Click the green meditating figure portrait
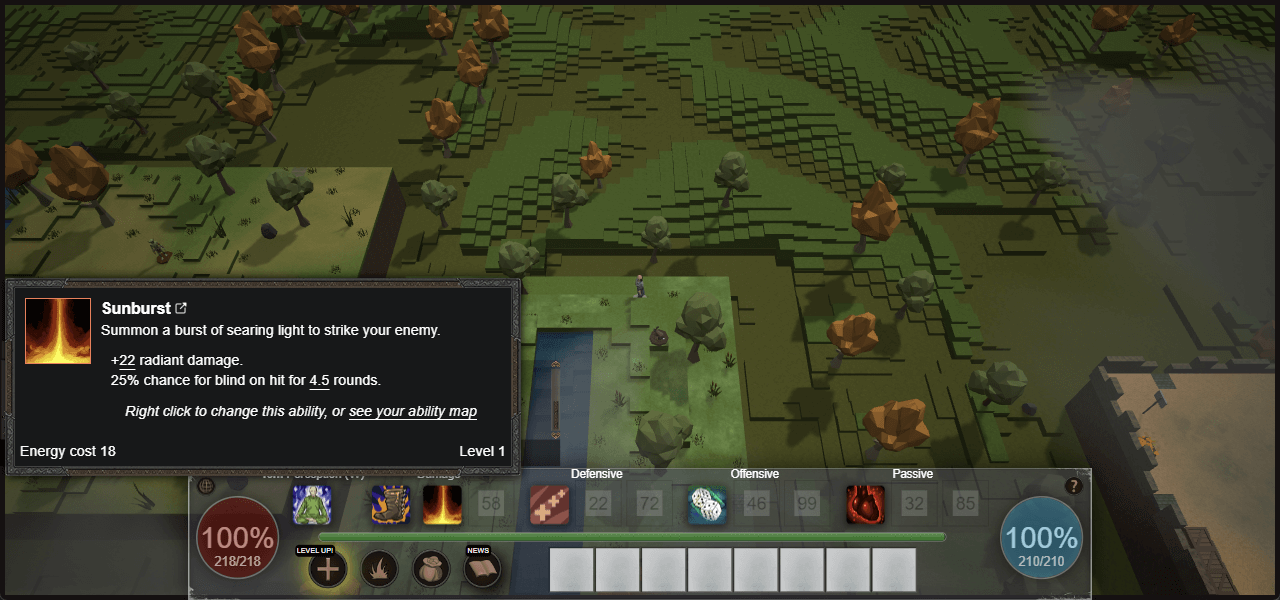 312,505
